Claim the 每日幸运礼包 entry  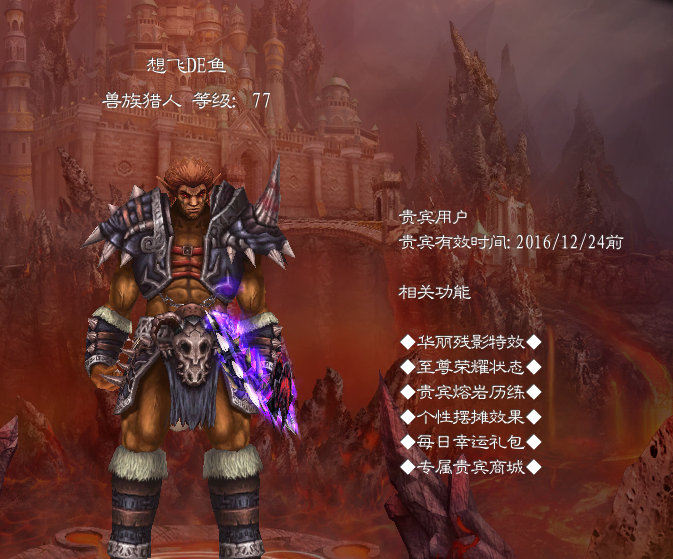click(470, 442)
